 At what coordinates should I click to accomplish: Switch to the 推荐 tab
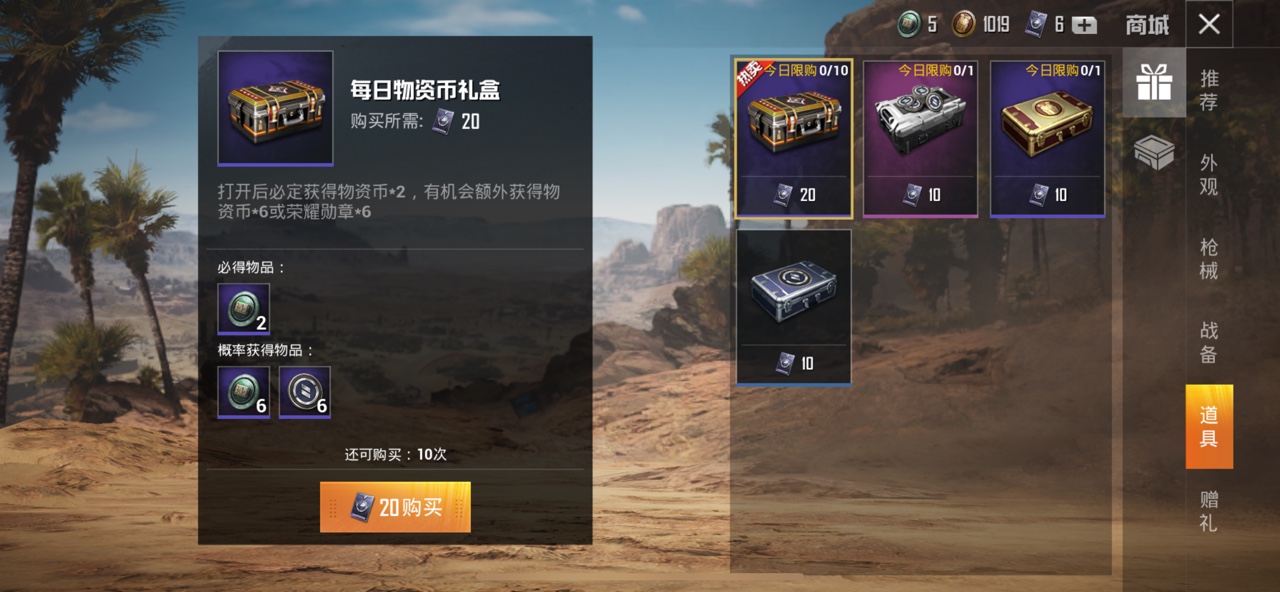[x=1209, y=90]
